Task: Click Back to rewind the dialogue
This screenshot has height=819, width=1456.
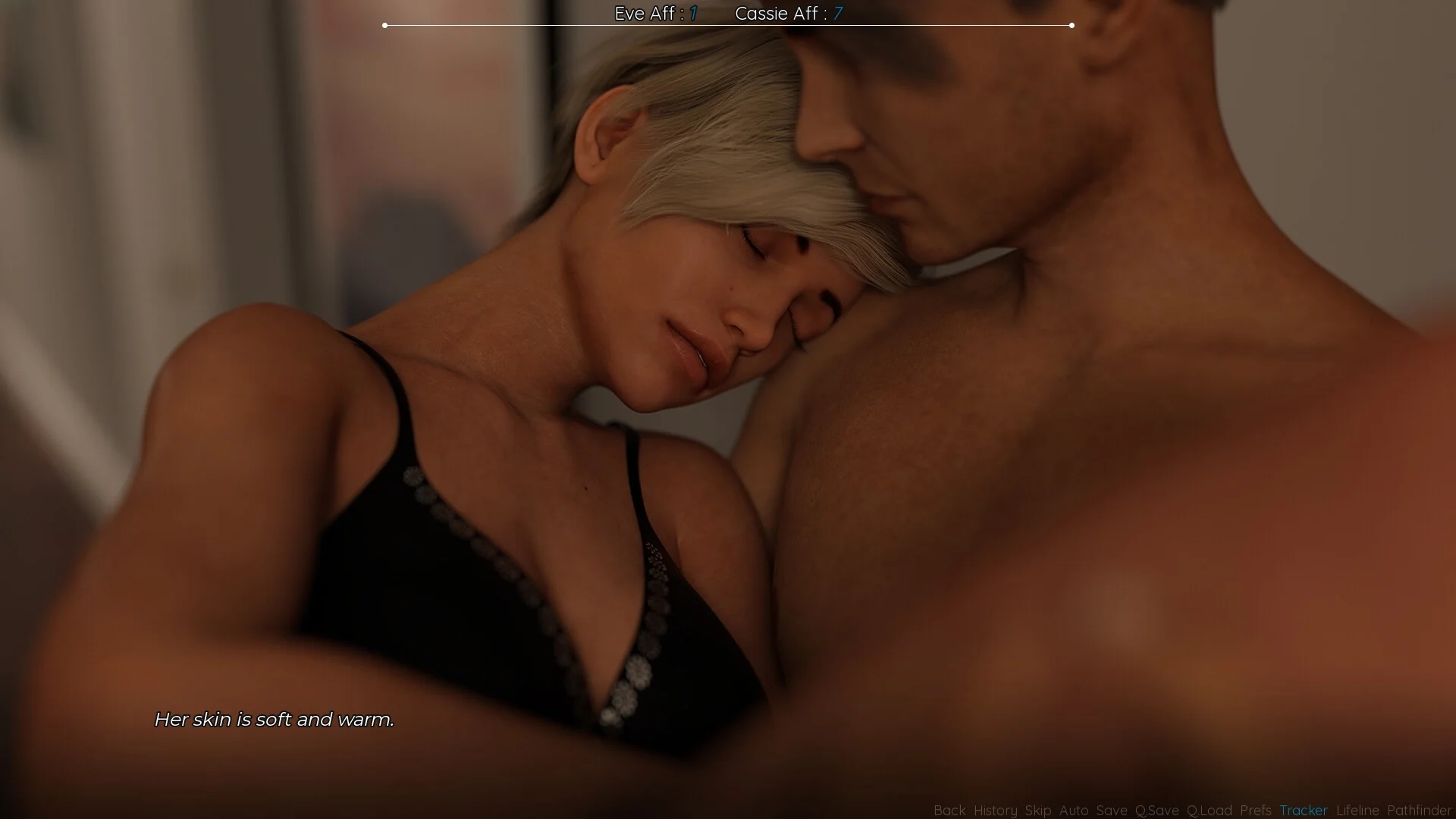Action: click(x=950, y=811)
